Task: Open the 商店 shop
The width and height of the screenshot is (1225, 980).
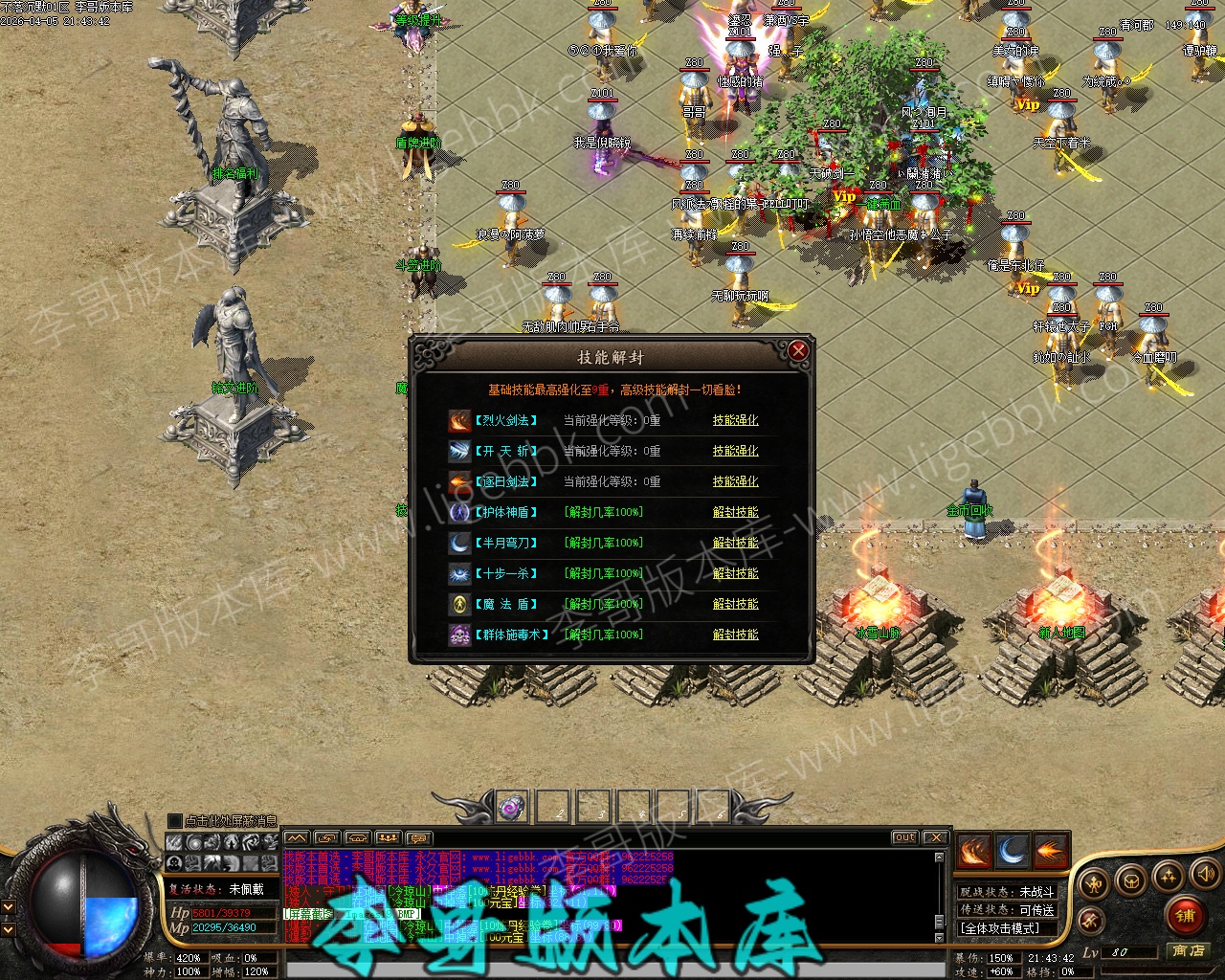Action: tap(1188, 950)
